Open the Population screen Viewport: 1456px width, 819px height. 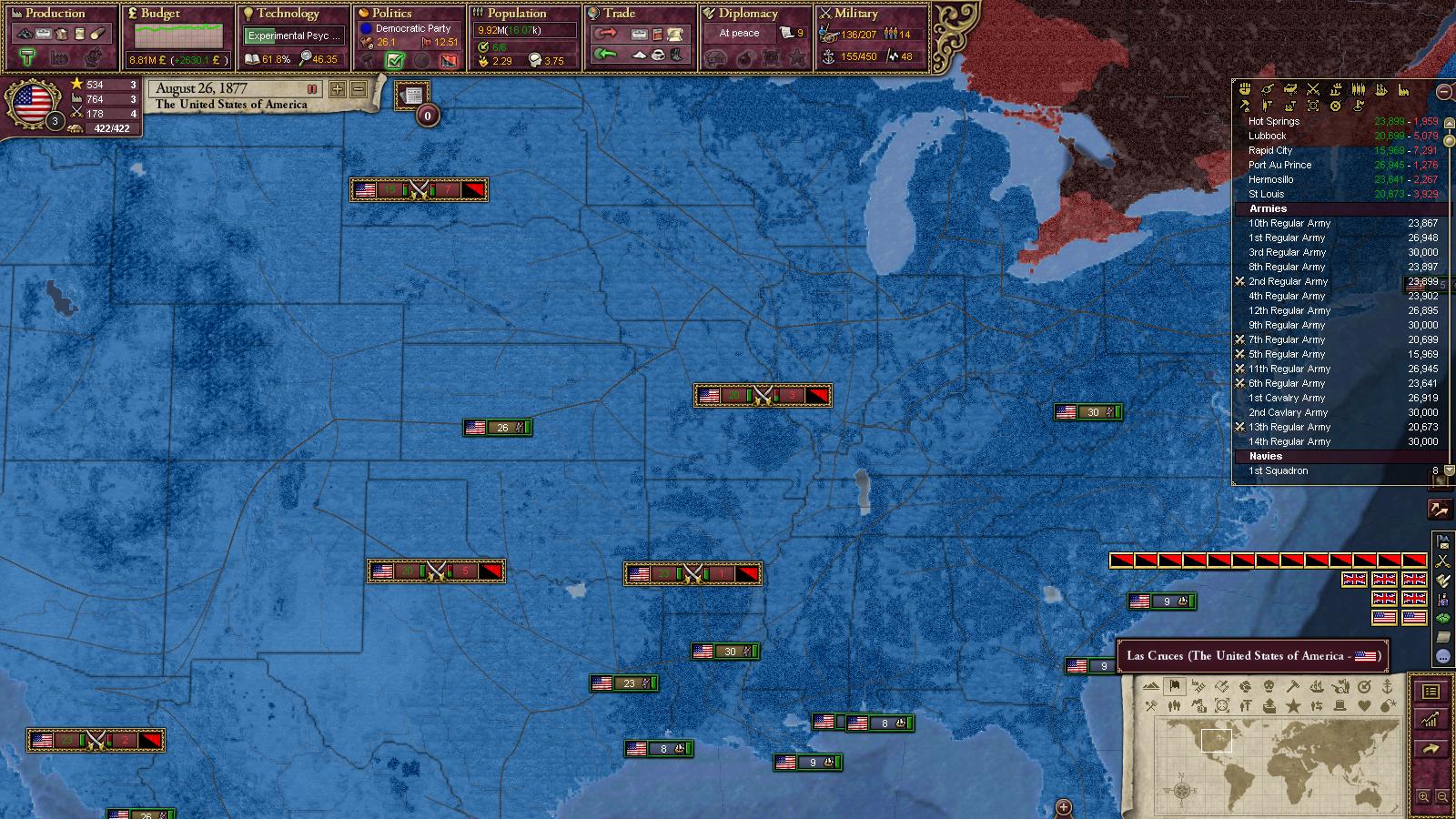click(517, 14)
